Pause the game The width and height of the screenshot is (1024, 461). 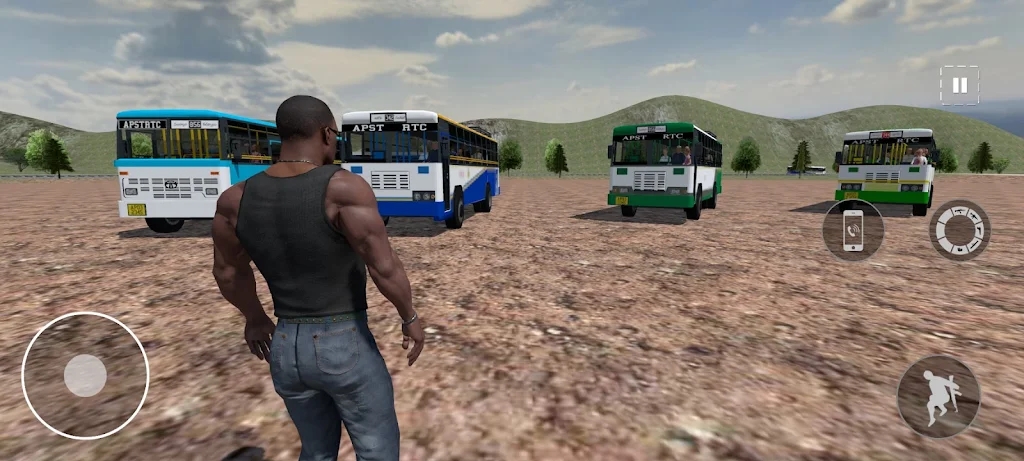959,86
